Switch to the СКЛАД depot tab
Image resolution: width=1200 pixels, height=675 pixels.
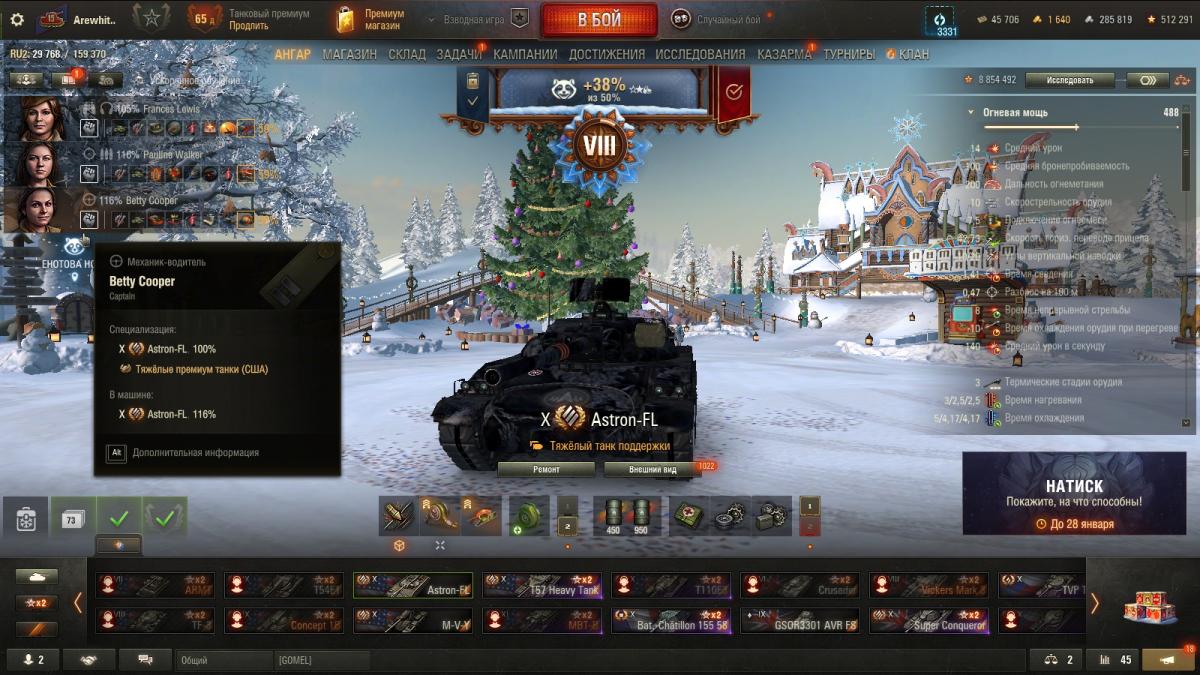(x=406, y=54)
